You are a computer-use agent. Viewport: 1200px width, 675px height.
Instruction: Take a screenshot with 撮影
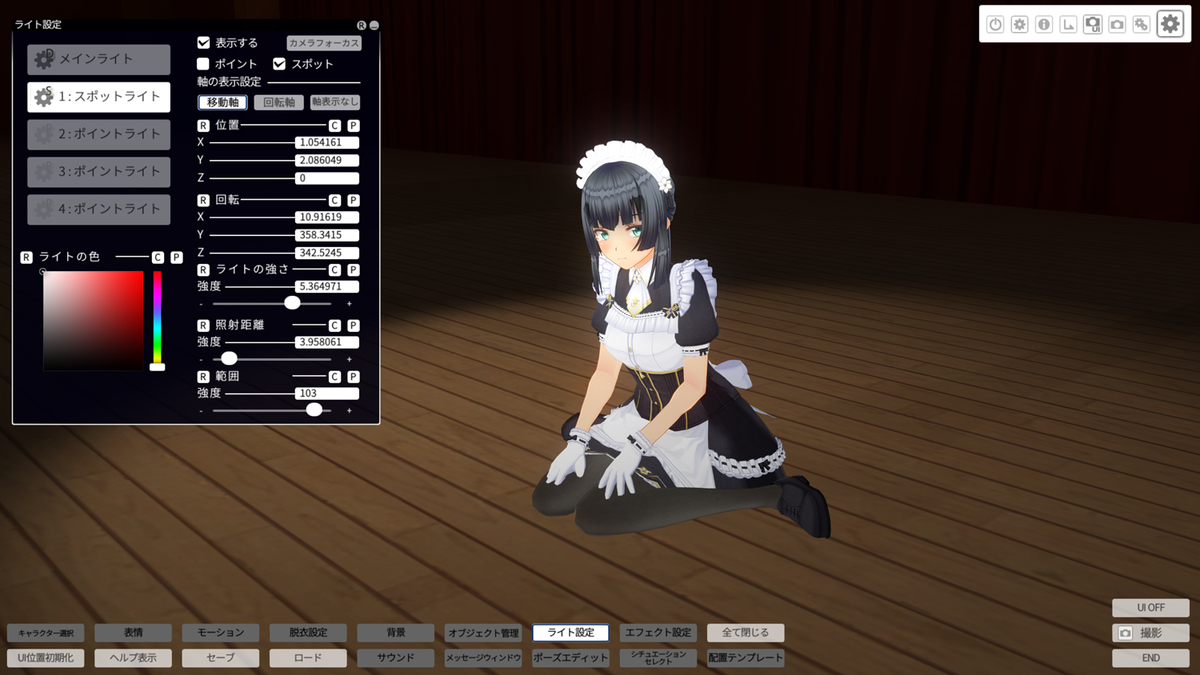pyautogui.click(x=1150, y=633)
